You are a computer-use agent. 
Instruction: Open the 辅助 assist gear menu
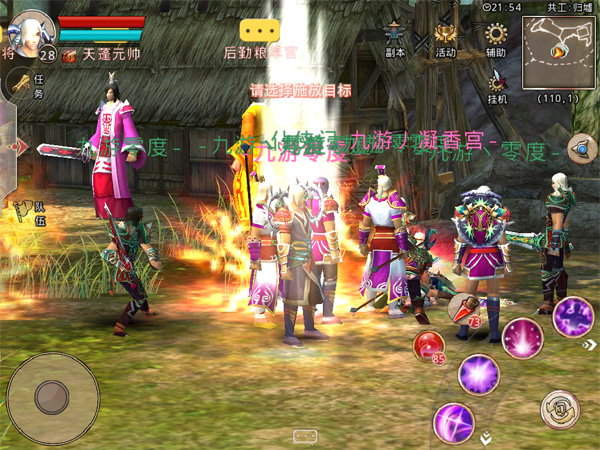(x=496, y=40)
